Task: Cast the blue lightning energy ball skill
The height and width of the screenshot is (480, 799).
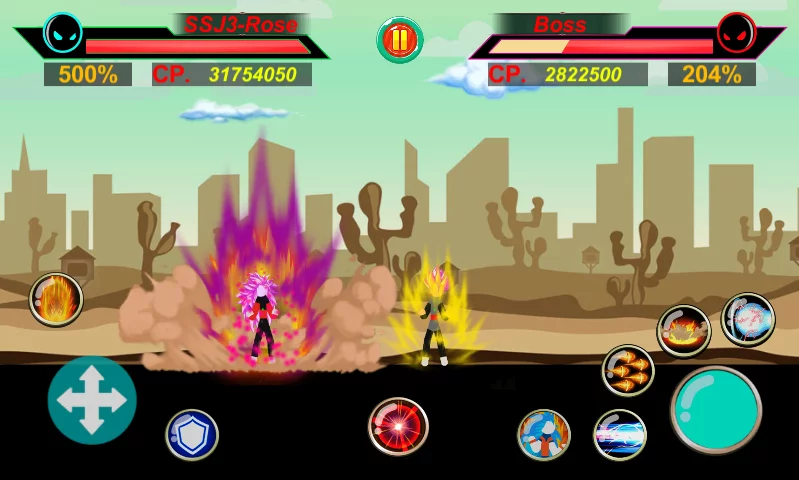Action: click(x=748, y=319)
